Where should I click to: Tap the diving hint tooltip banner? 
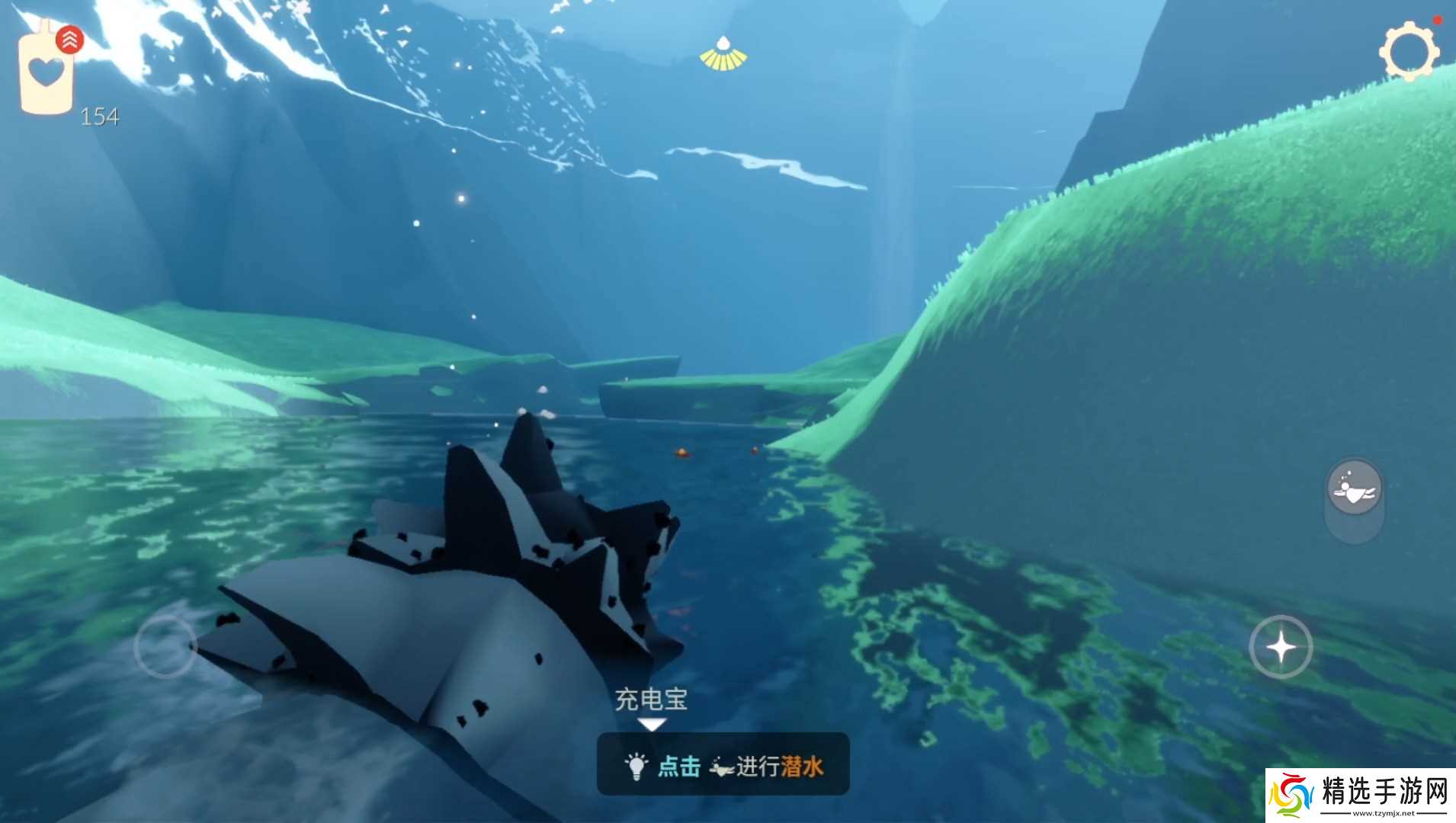723,764
